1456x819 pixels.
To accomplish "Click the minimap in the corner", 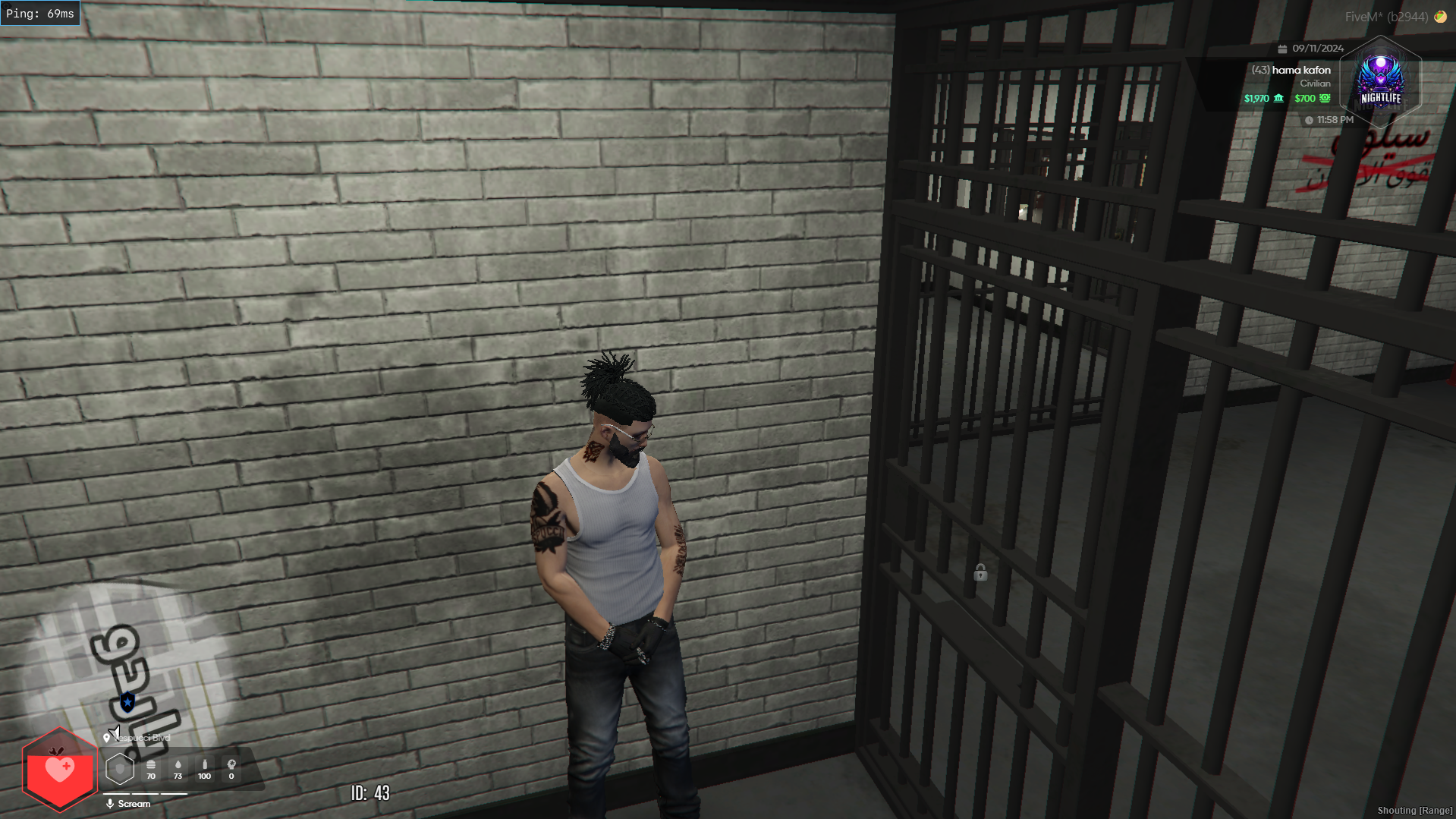I will tap(129, 668).
